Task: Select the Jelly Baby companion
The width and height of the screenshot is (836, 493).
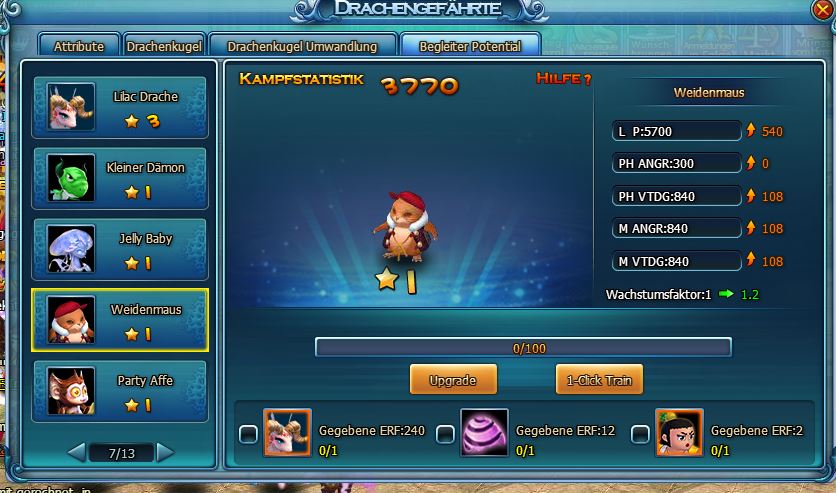Action: 119,249
